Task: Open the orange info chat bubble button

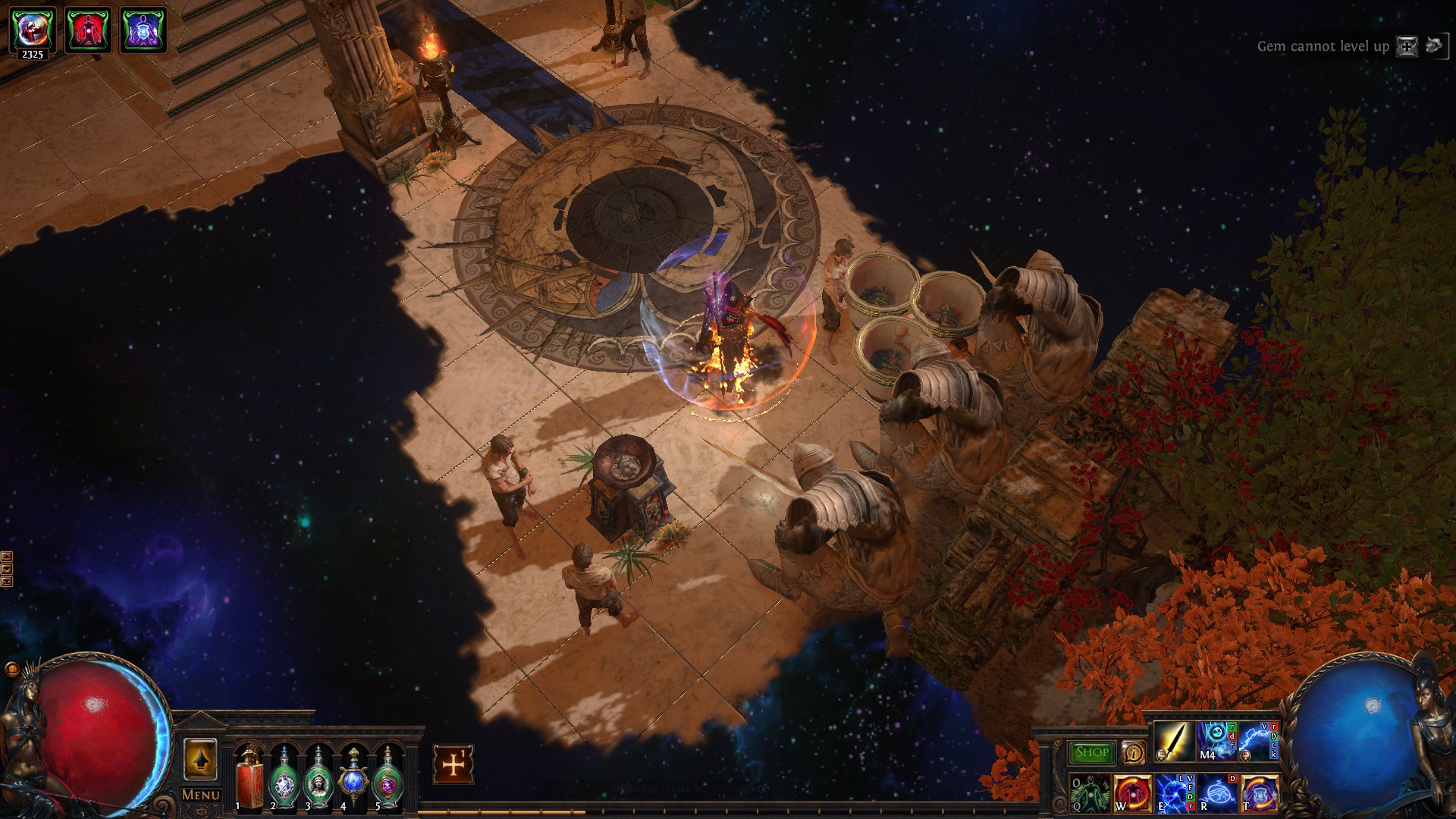Action: pyautogui.click(x=1133, y=752)
